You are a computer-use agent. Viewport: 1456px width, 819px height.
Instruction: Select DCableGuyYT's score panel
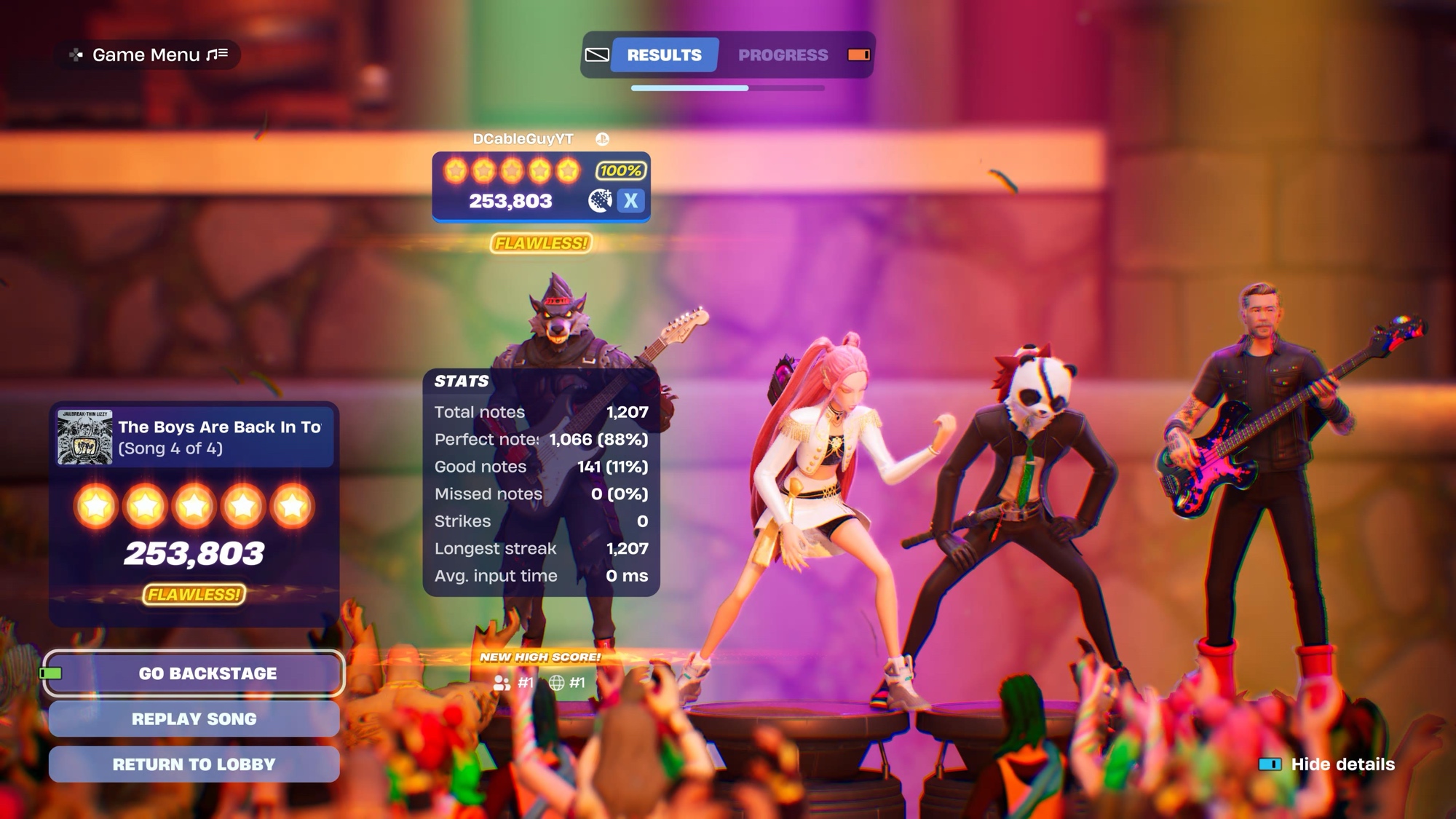541,186
